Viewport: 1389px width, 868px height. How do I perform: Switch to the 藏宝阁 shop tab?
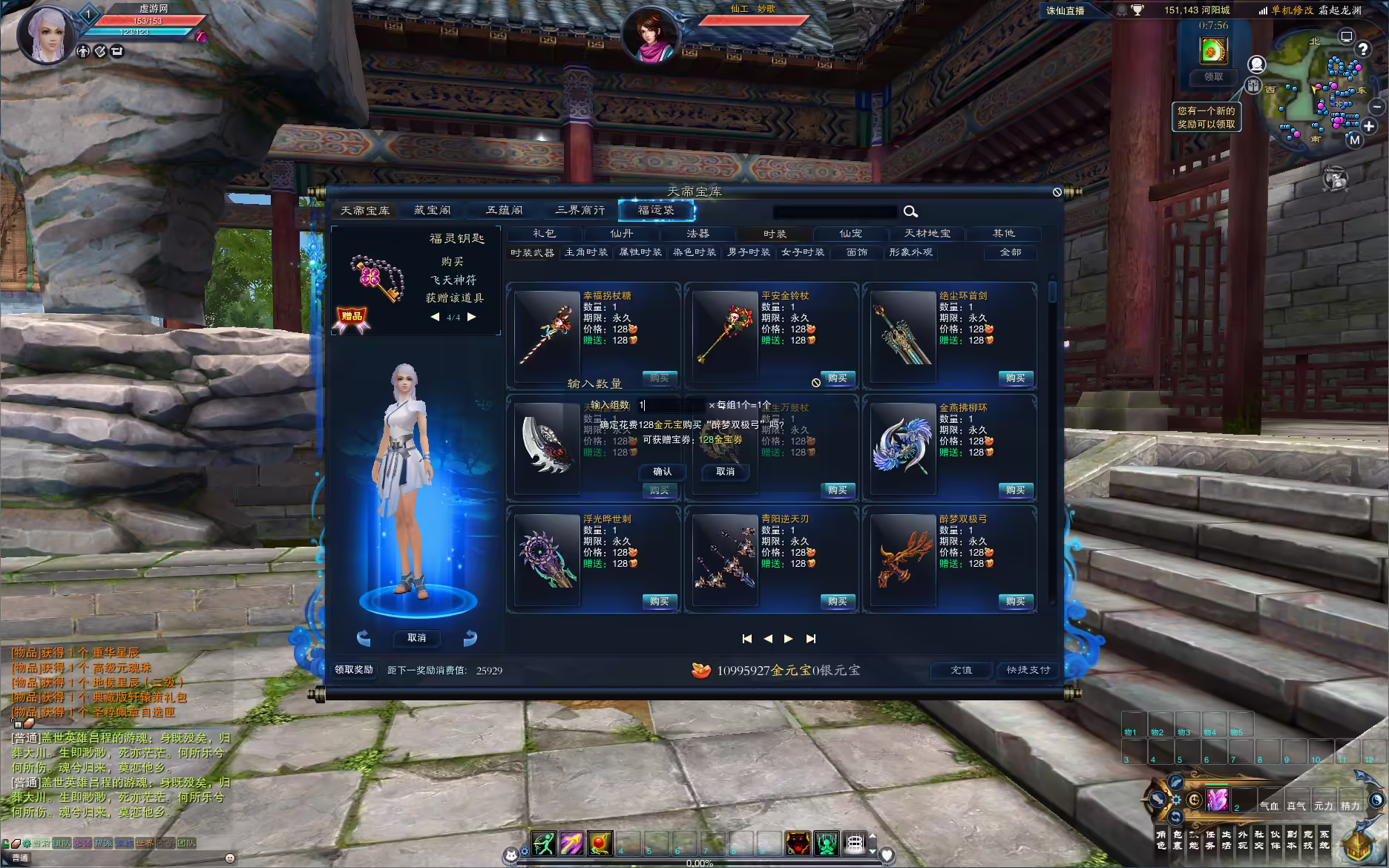(x=432, y=209)
